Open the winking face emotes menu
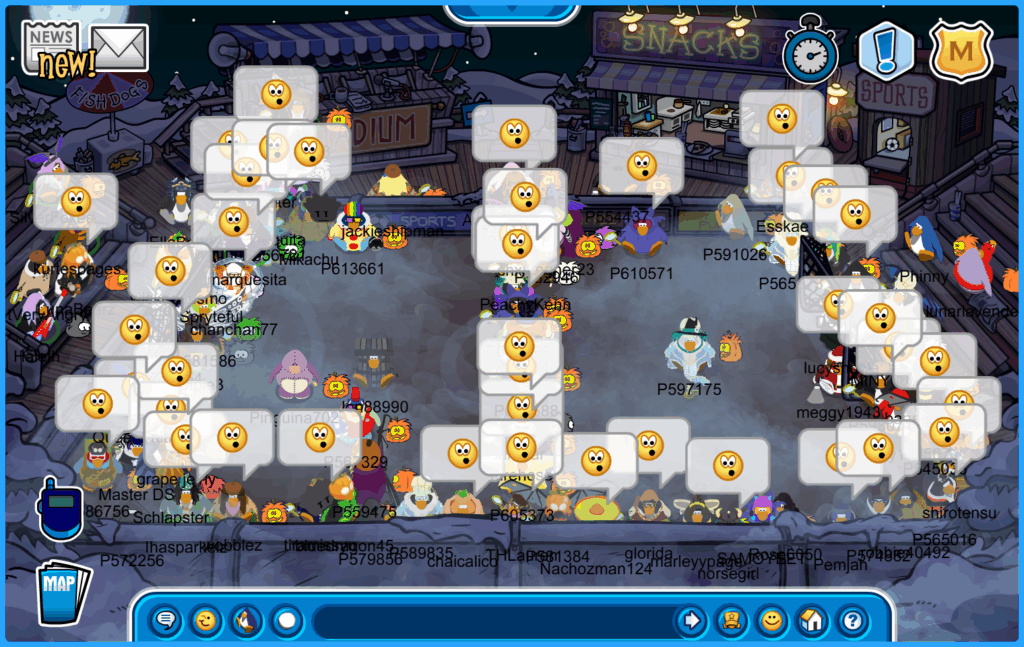This screenshot has width=1024, height=647. coord(206,621)
